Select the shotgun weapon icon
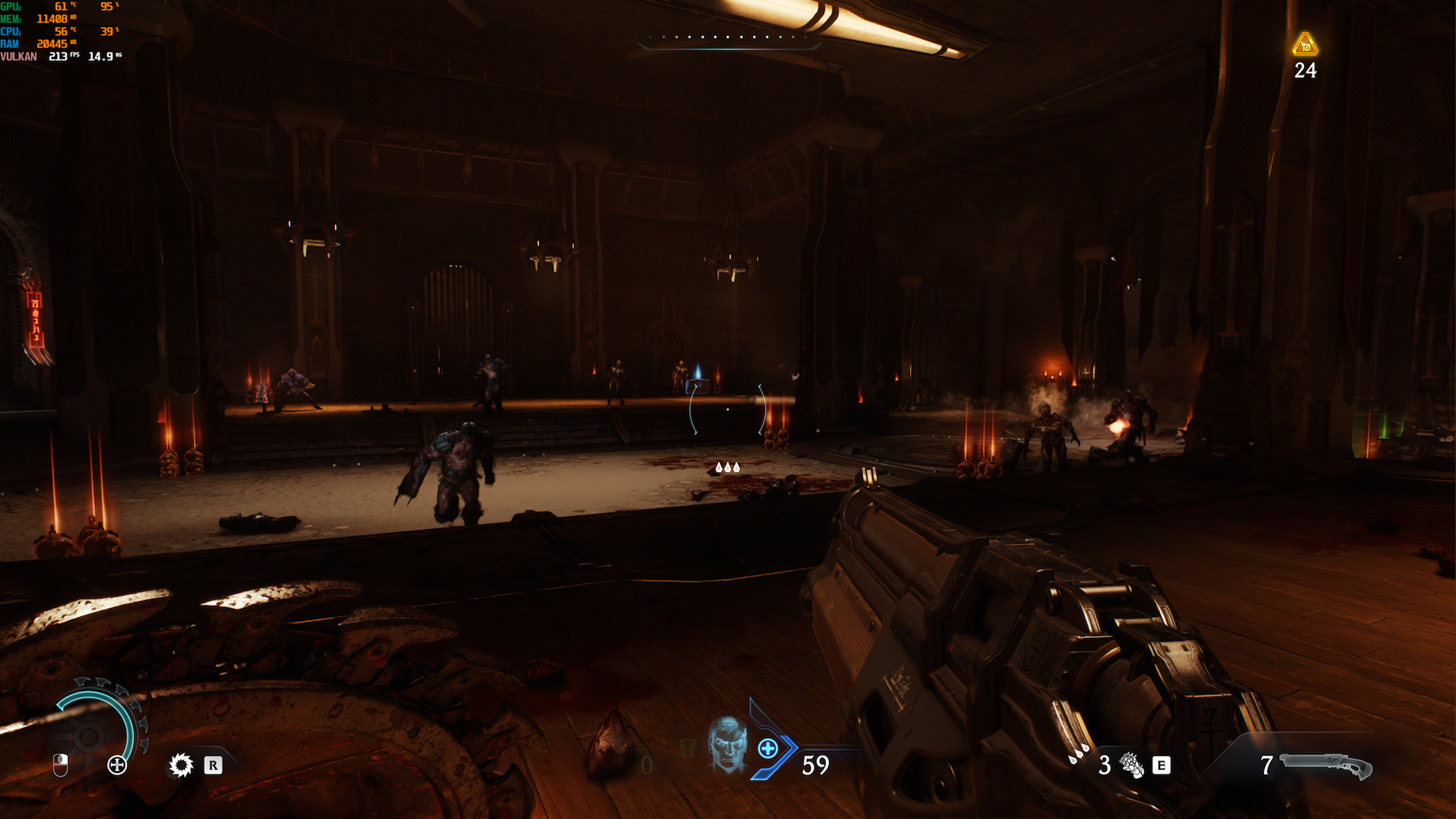Image resolution: width=1456 pixels, height=819 pixels. point(1326,766)
